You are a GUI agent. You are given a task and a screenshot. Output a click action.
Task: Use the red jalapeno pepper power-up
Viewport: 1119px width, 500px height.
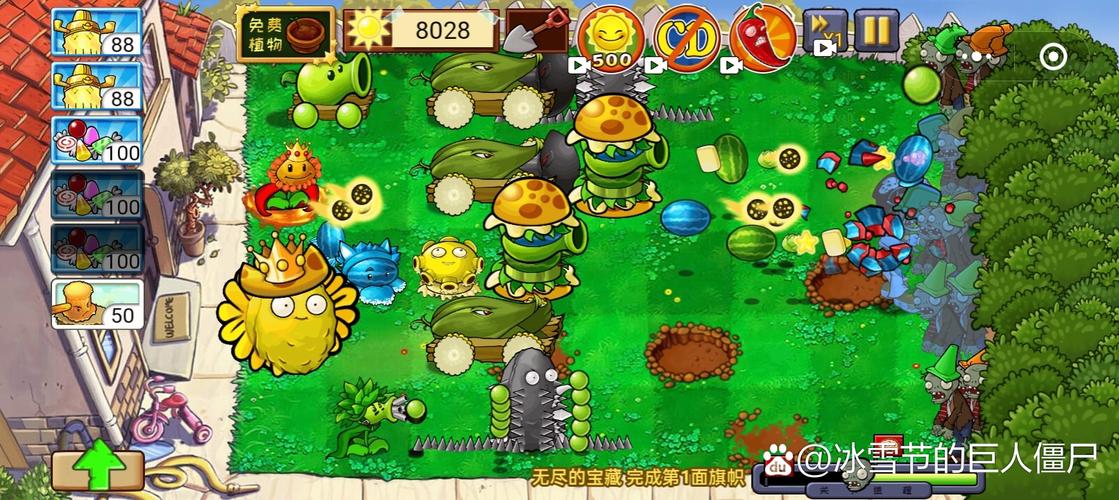(x=762, y=38)
